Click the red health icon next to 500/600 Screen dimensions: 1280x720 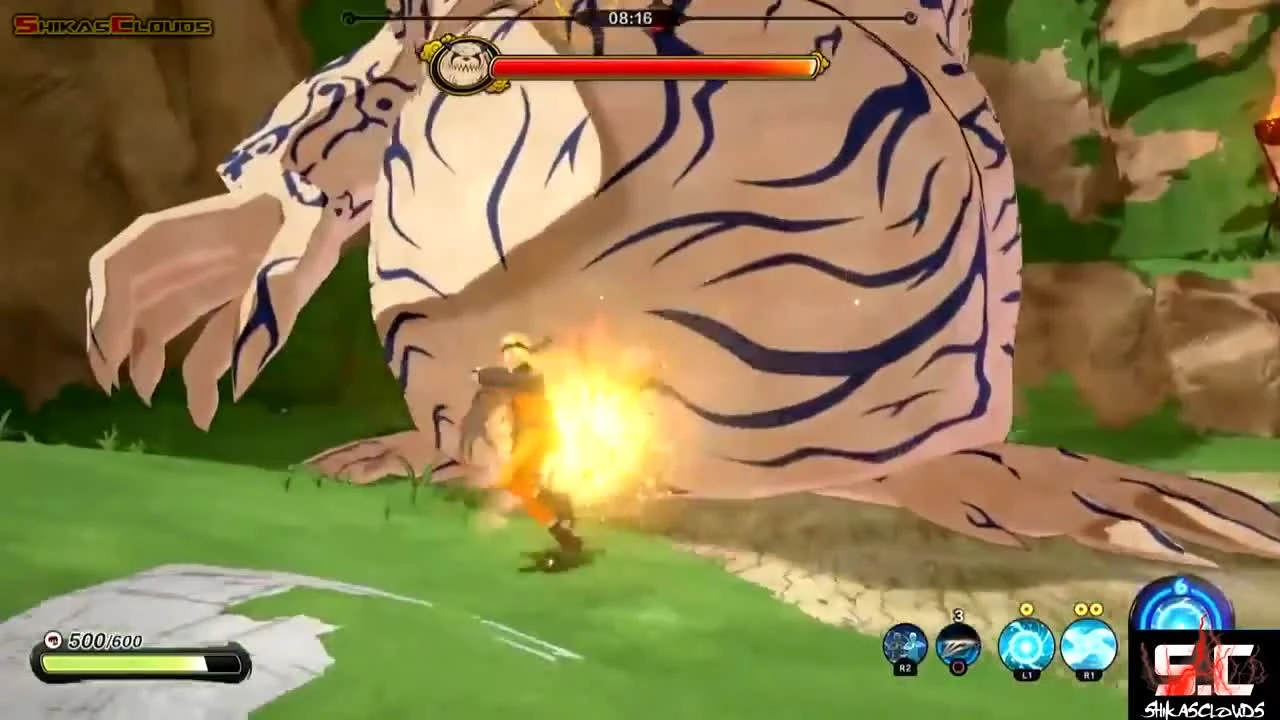52,638
